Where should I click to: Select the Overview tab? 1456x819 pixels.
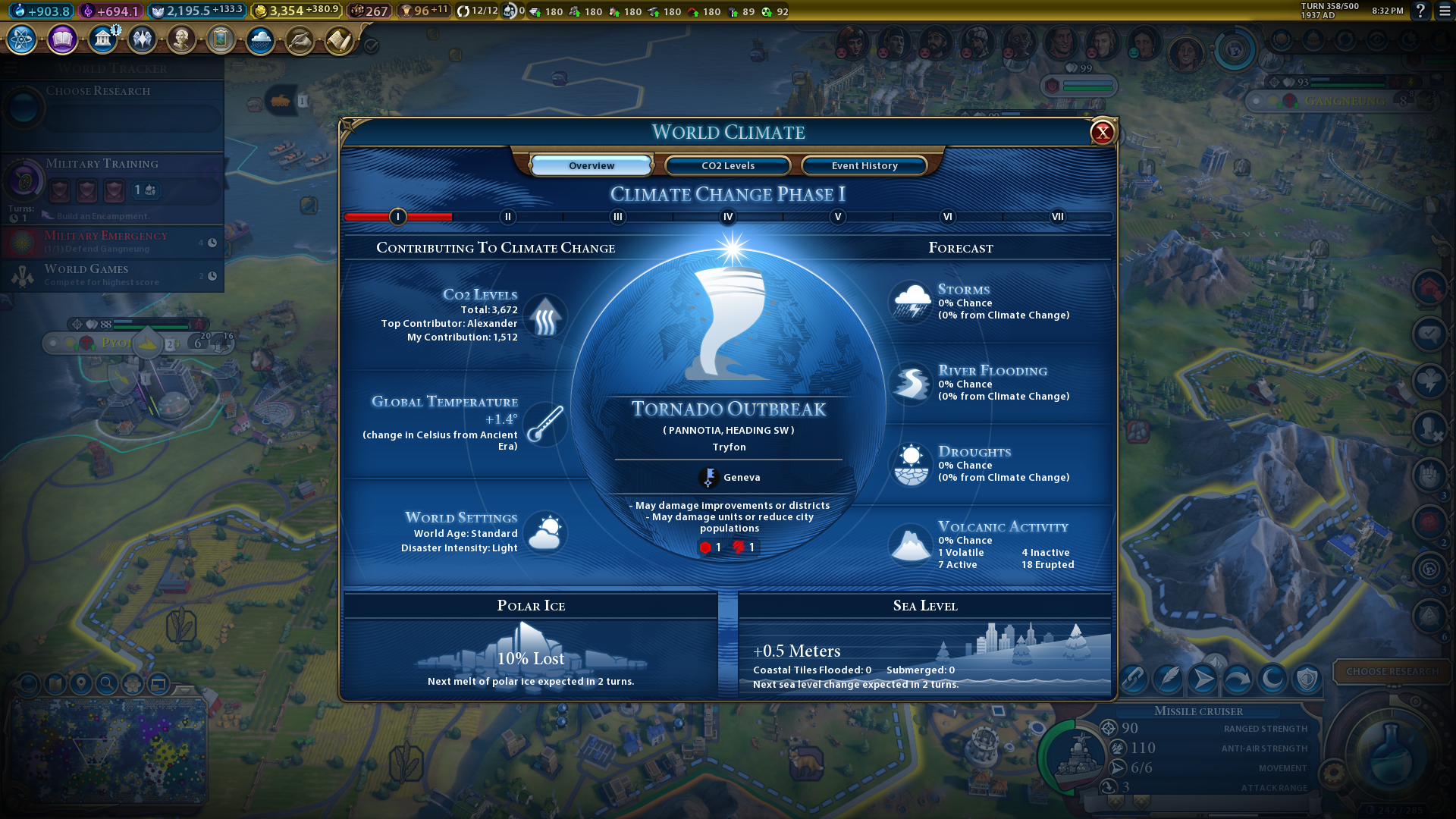pos(591,165)
